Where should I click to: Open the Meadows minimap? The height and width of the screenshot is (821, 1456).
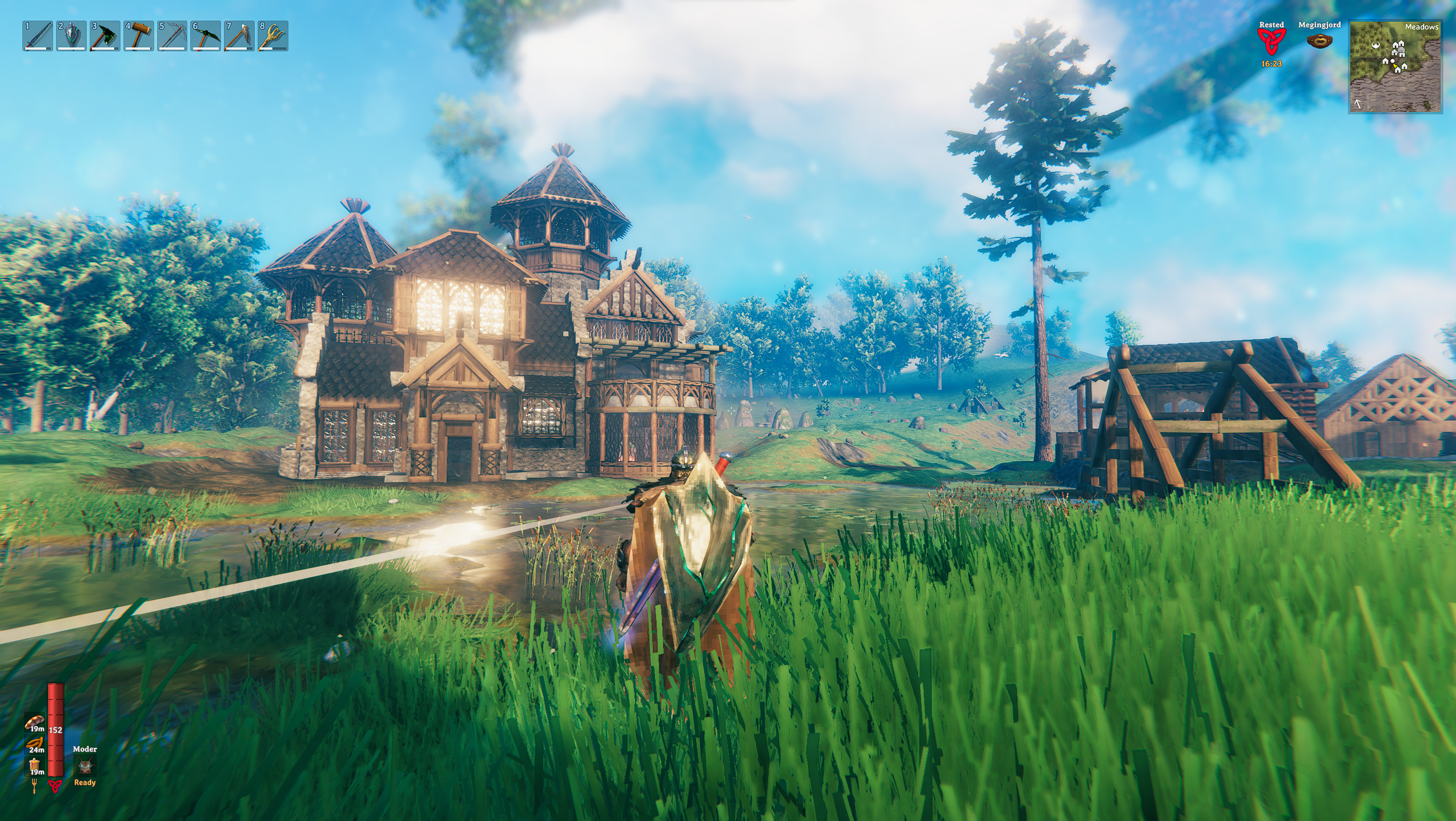[1395, 67]
